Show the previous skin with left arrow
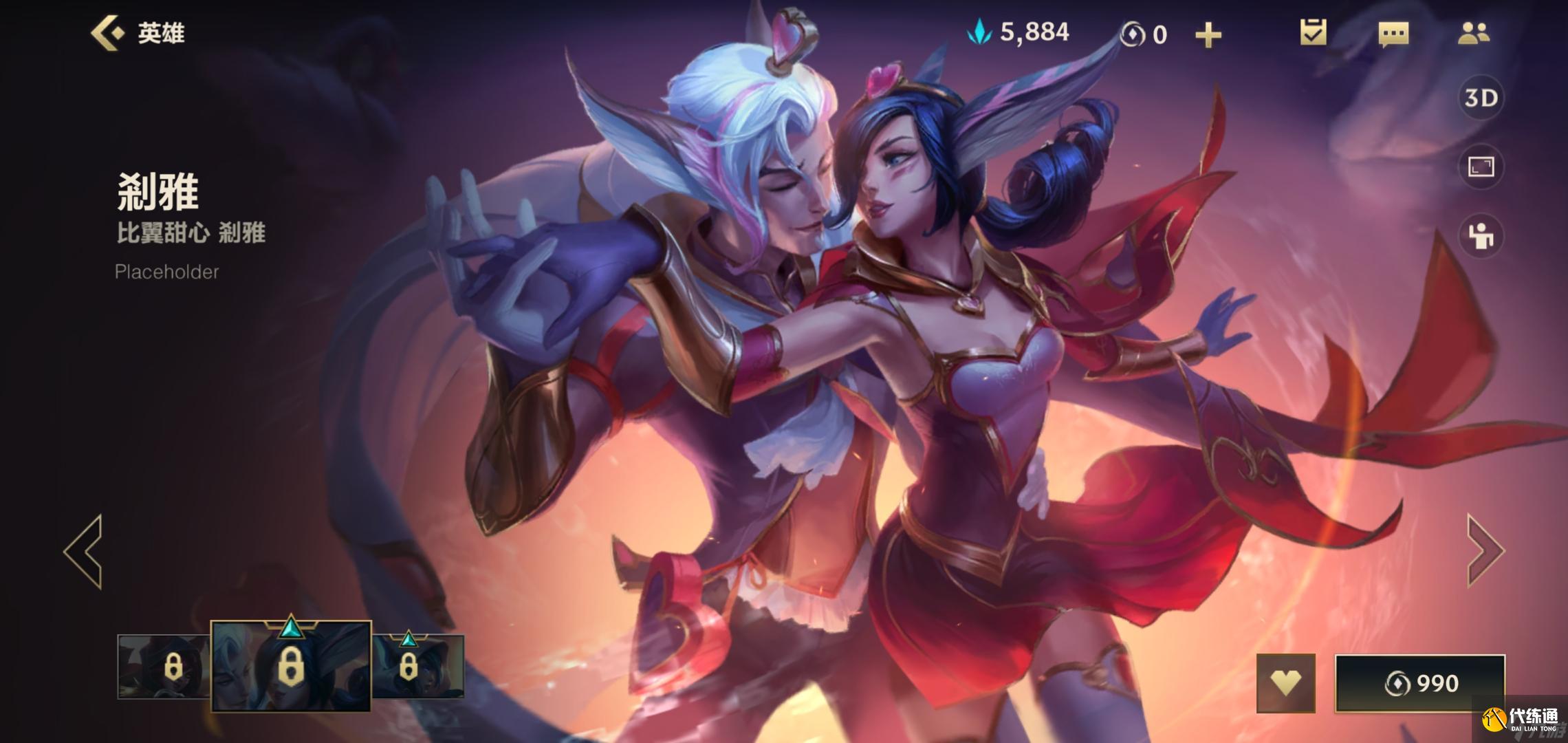 tap(84, 551)
